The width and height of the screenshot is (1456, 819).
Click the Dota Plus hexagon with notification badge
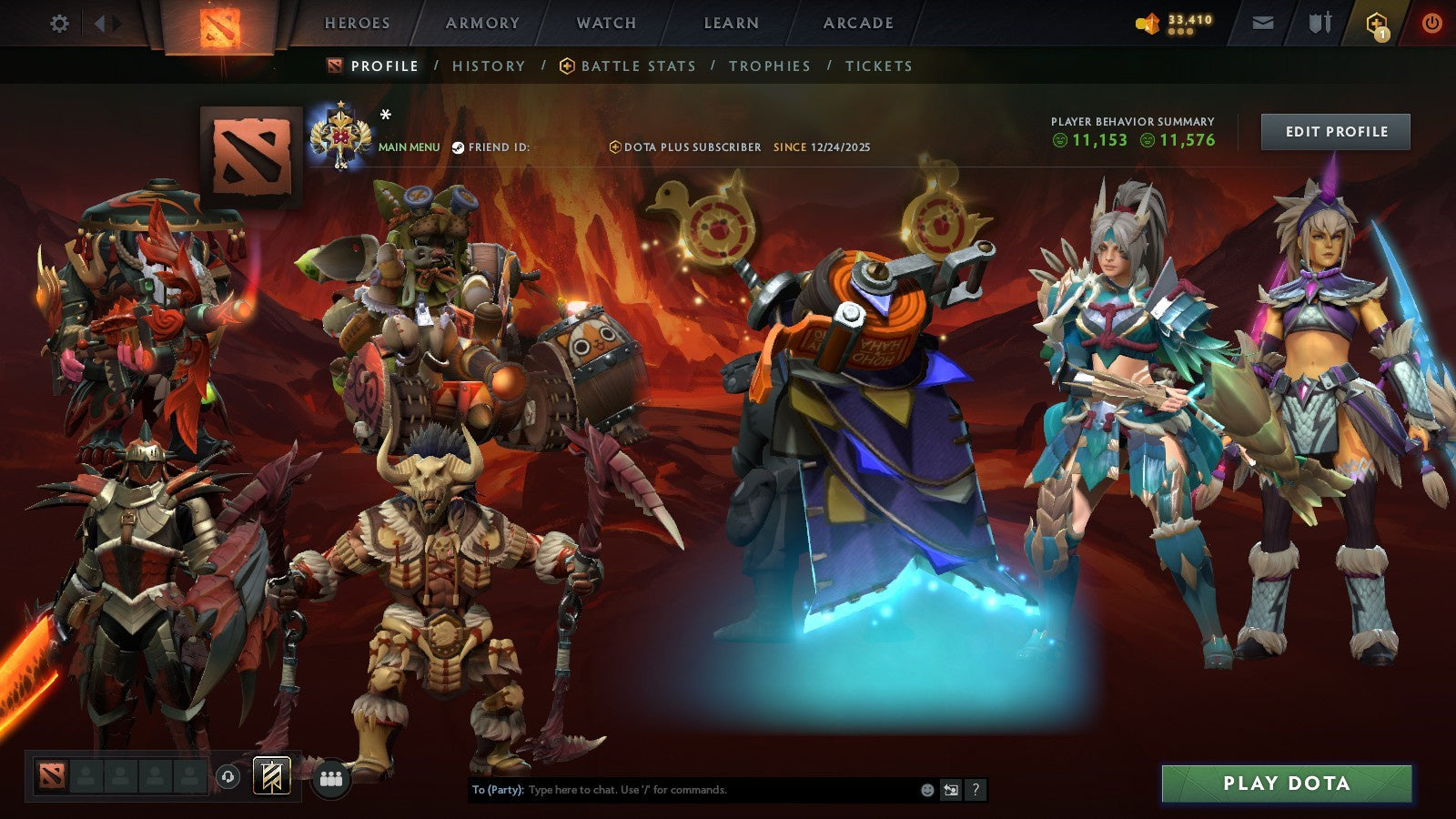click(x=1377, y=23)
